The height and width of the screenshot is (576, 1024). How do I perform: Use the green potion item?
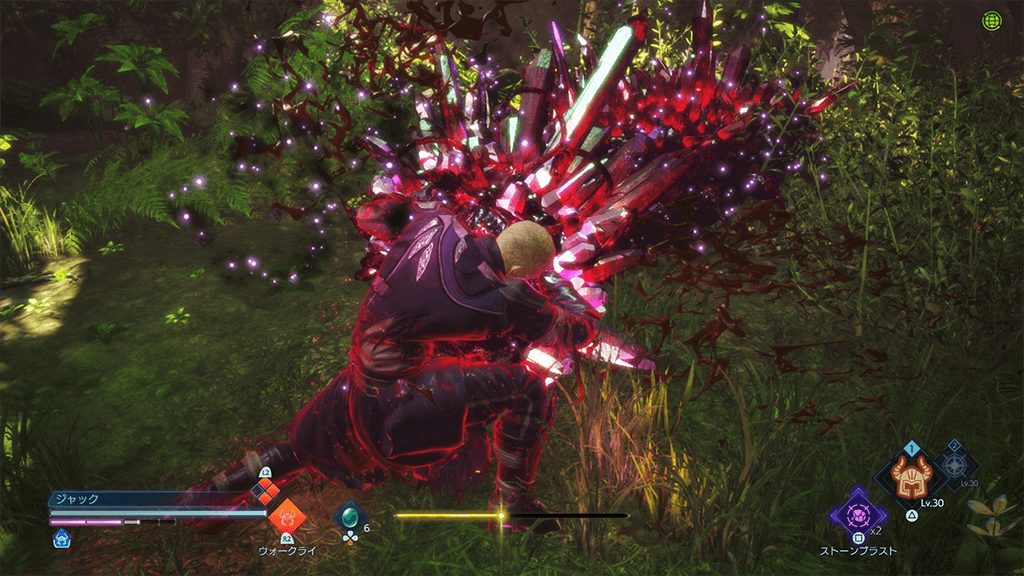point(350,516)
